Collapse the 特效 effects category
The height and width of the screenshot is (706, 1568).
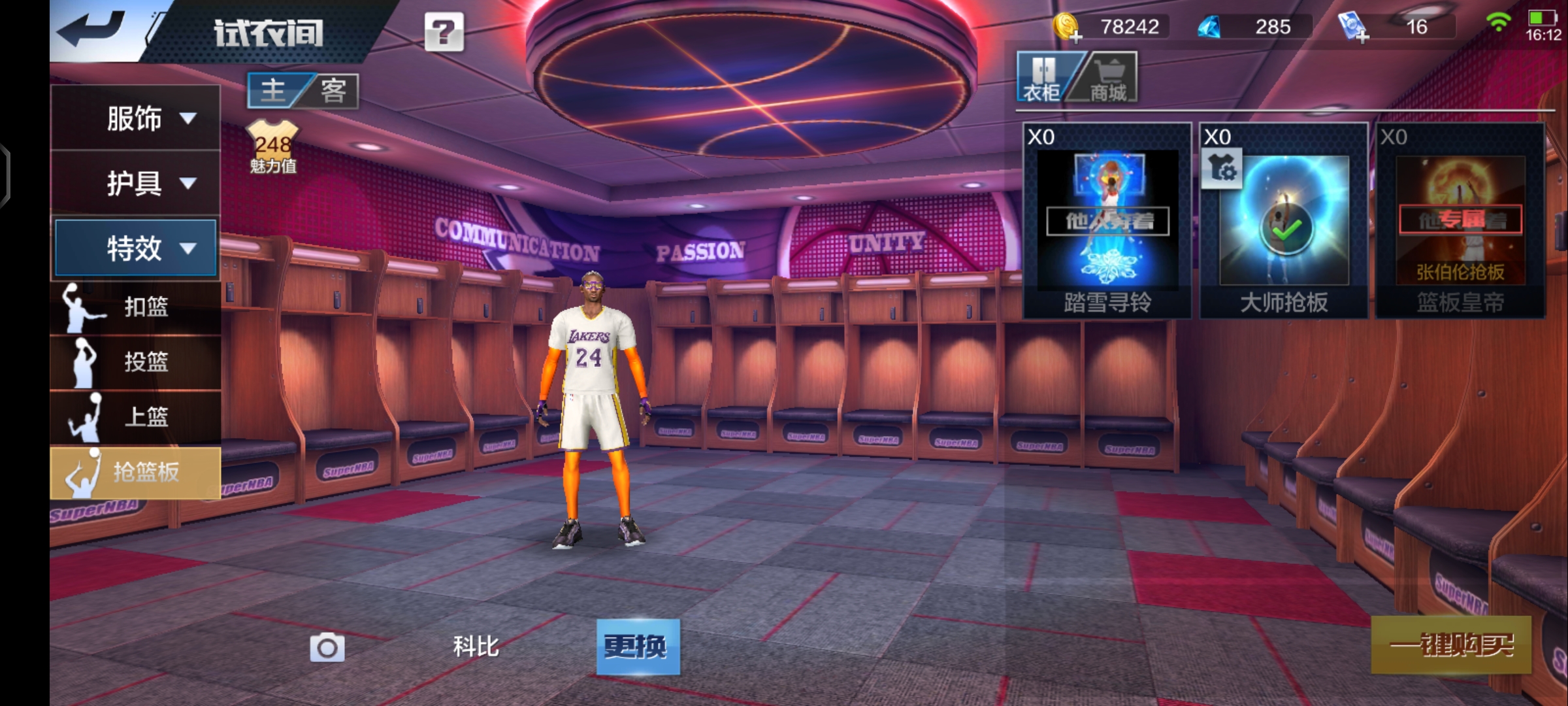[x=135, y=248]
